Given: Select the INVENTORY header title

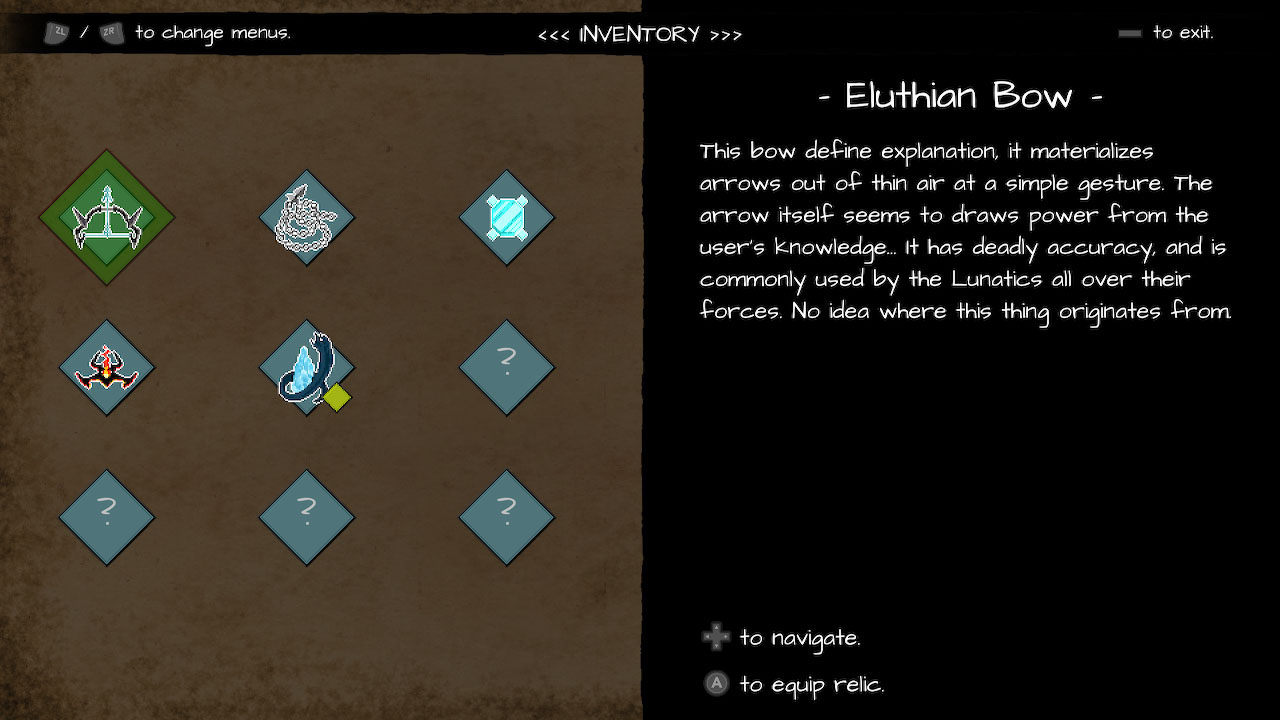Looking at the screenshot, I should click(x=638, y=33).
